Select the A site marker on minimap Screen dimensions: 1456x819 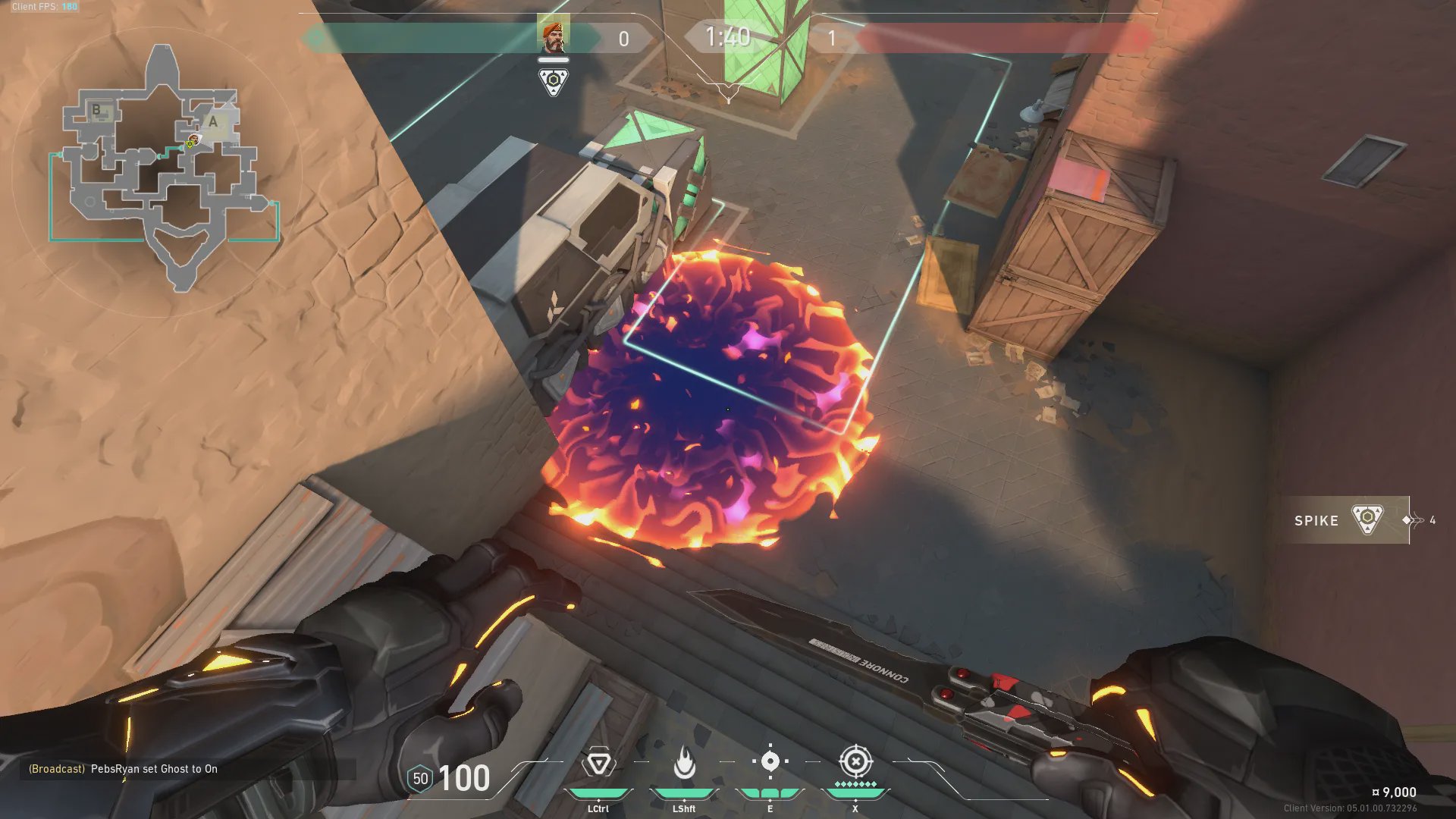point(214,121)
